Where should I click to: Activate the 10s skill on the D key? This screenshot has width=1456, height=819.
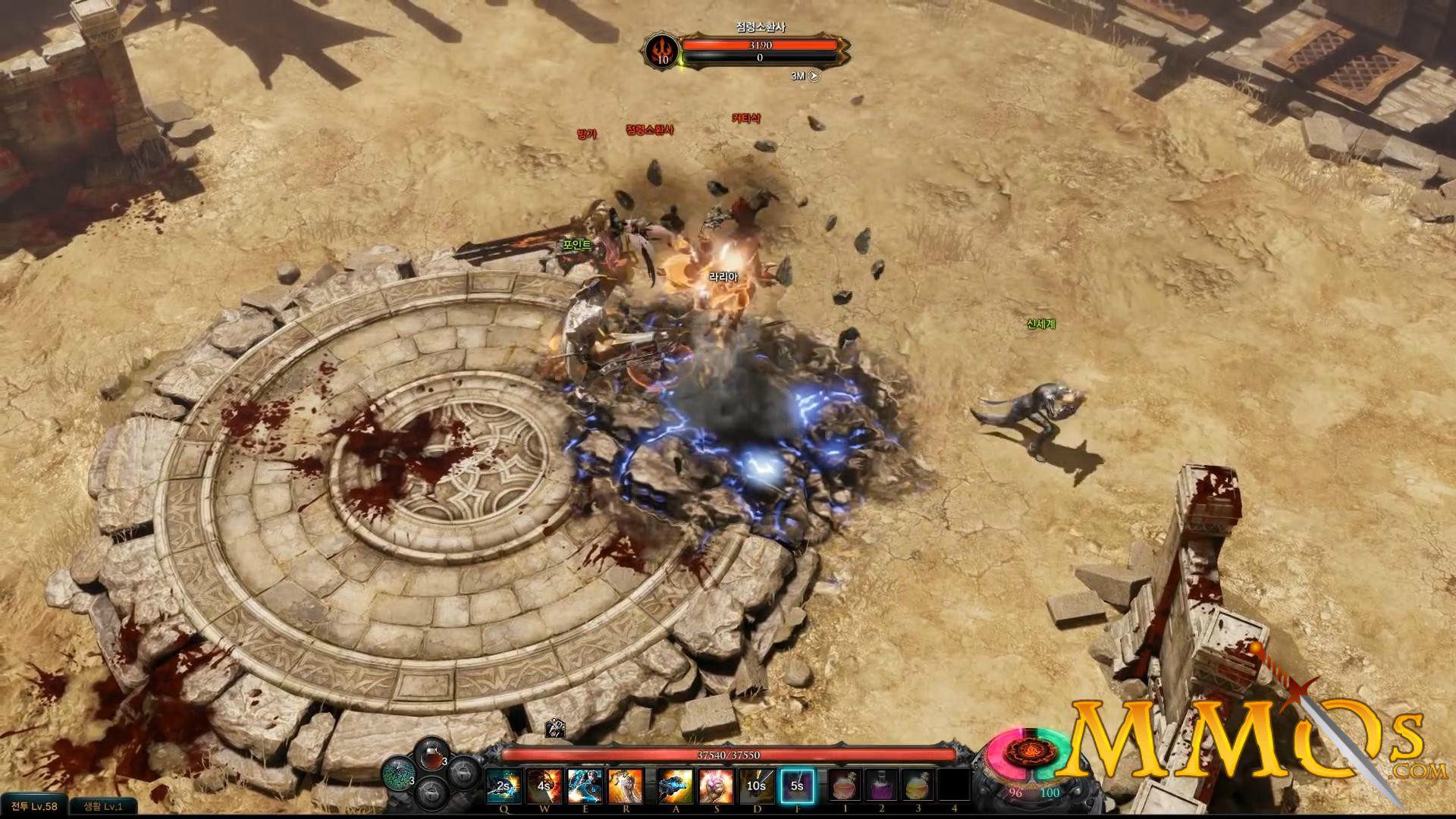pos(758,784)
